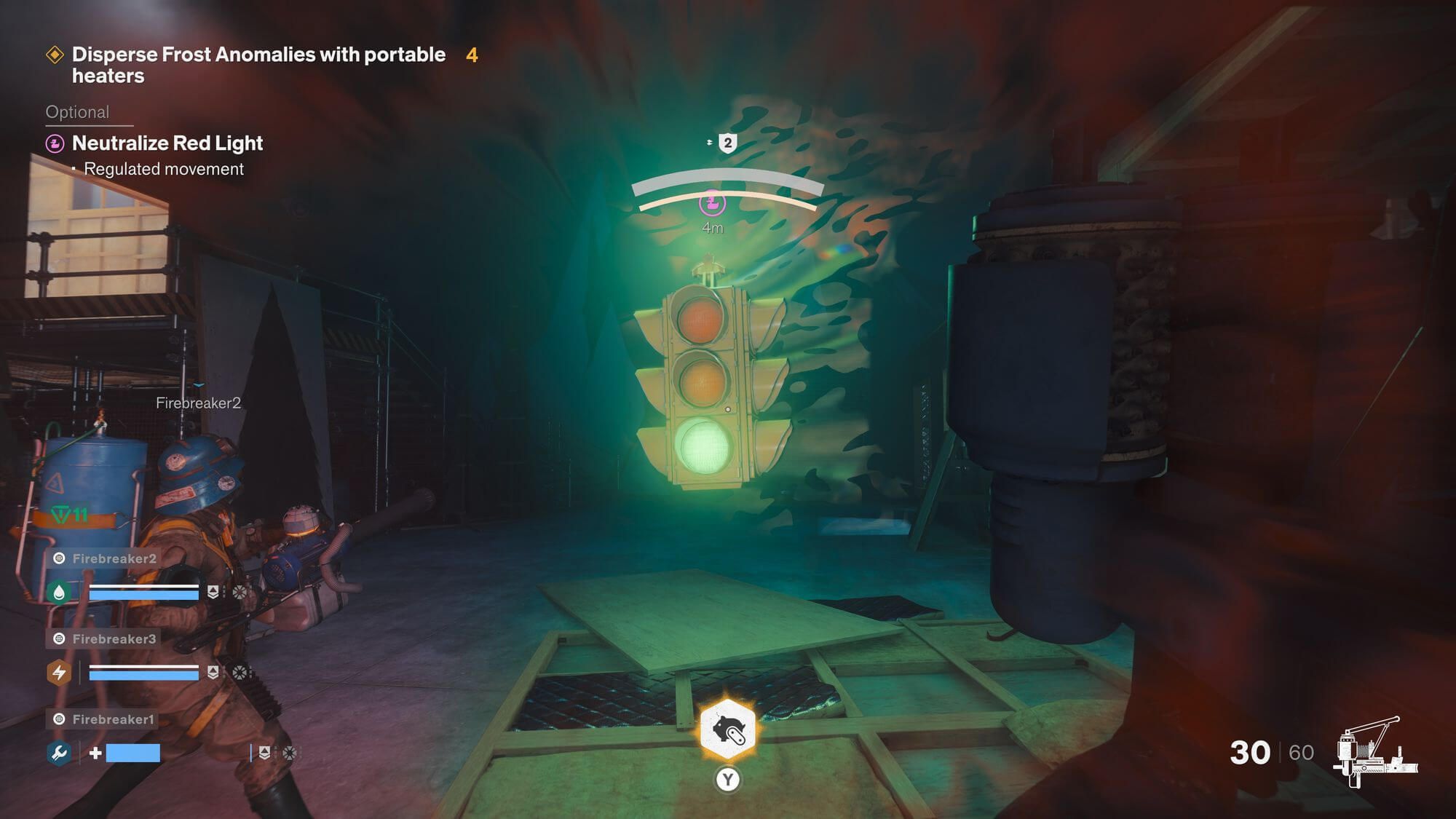The width and height of the screenshot is (1456, 819).
Task: Select the Optional section header
Action: 77,111
